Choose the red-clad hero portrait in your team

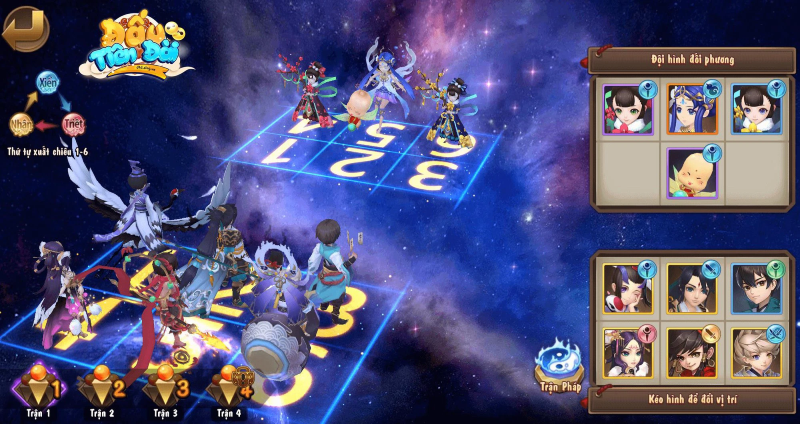[x=692, y=351]
